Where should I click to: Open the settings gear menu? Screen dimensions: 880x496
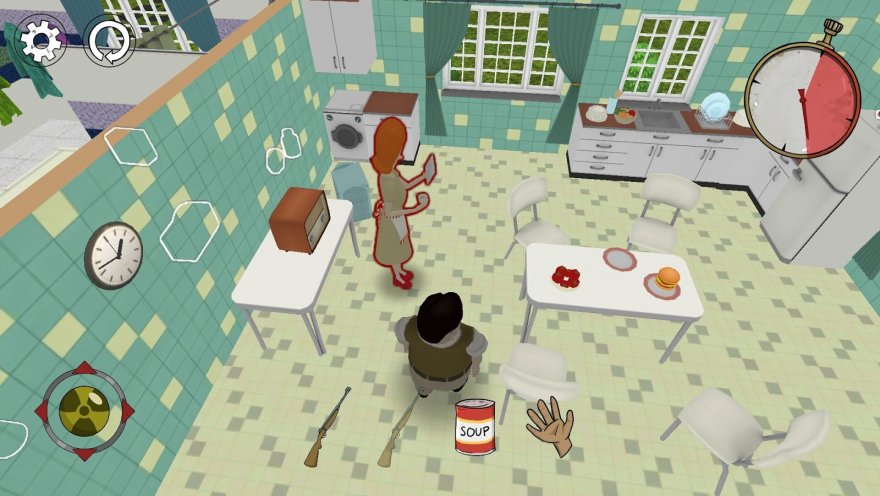(x=41, y=41)
